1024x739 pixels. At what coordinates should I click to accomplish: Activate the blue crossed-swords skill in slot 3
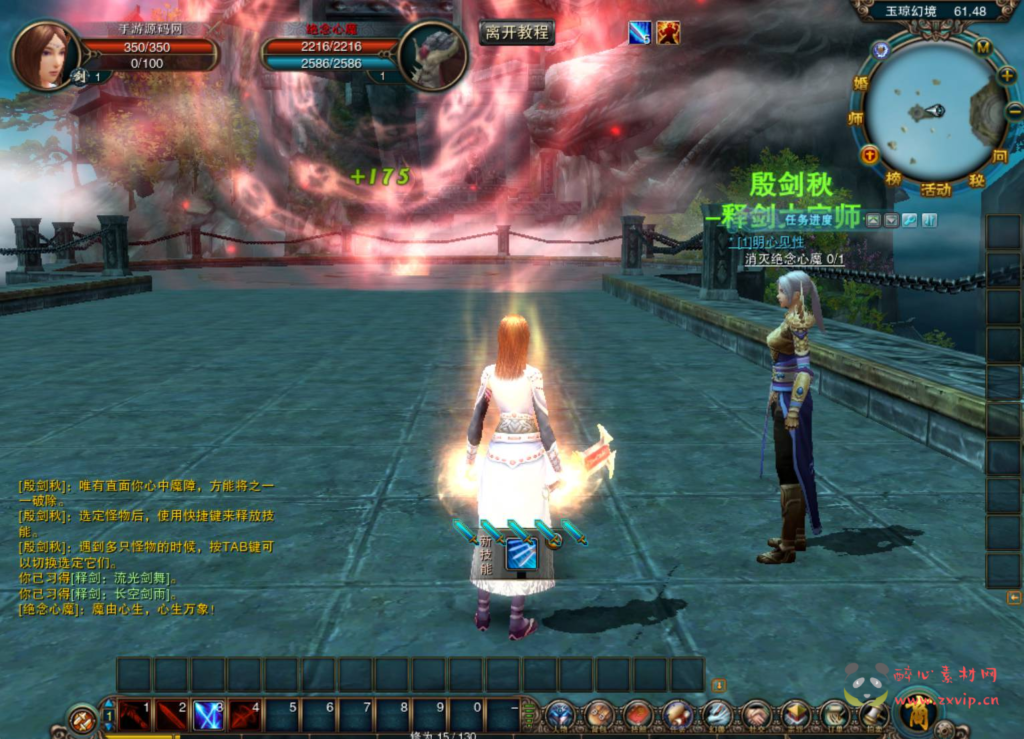coord(208,715)
